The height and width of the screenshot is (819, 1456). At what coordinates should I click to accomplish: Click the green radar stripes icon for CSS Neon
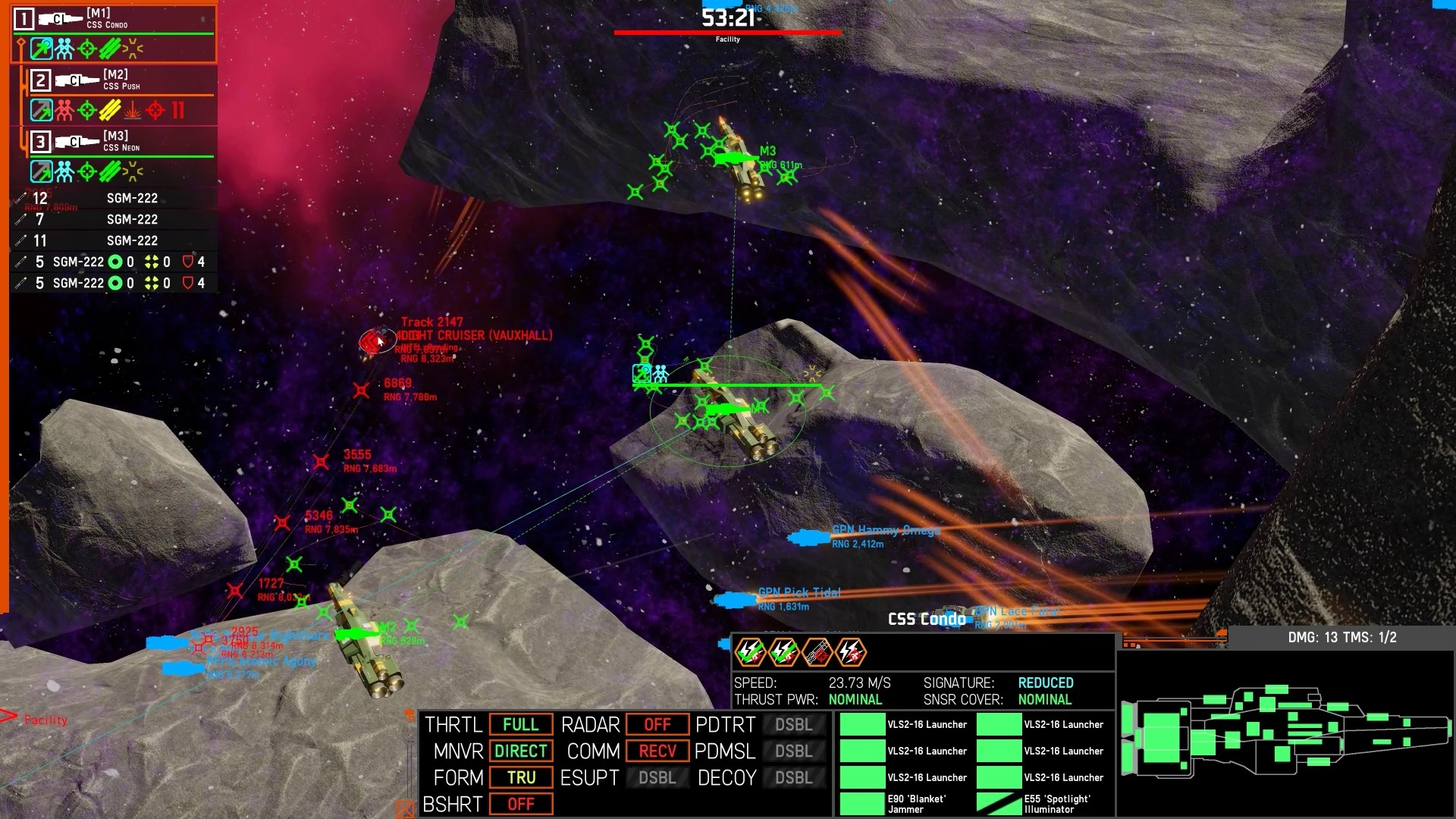click(x=110, y=171)
